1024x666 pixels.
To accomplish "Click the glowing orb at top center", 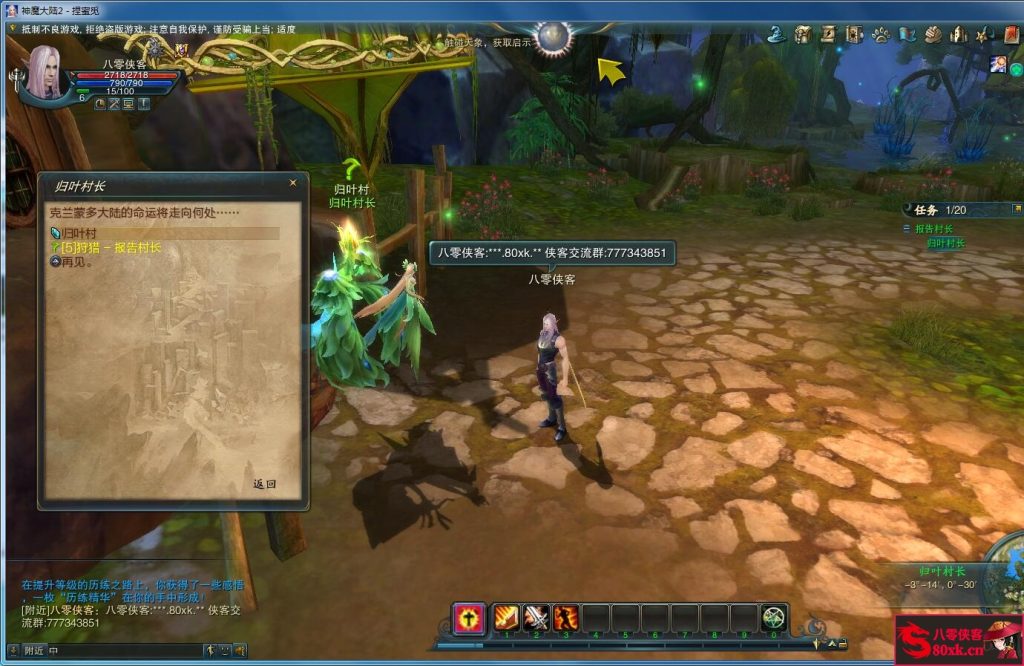I will point(553,37).
